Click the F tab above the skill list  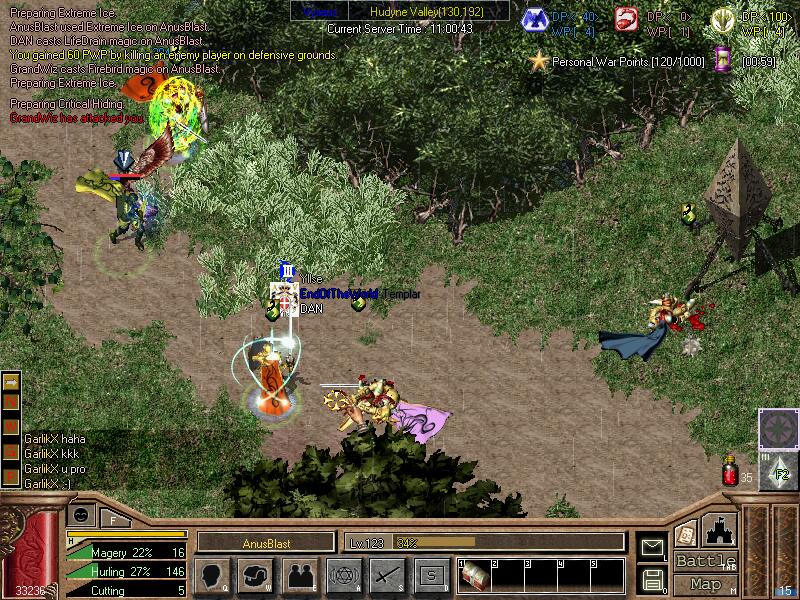click(x=113, y=519)
